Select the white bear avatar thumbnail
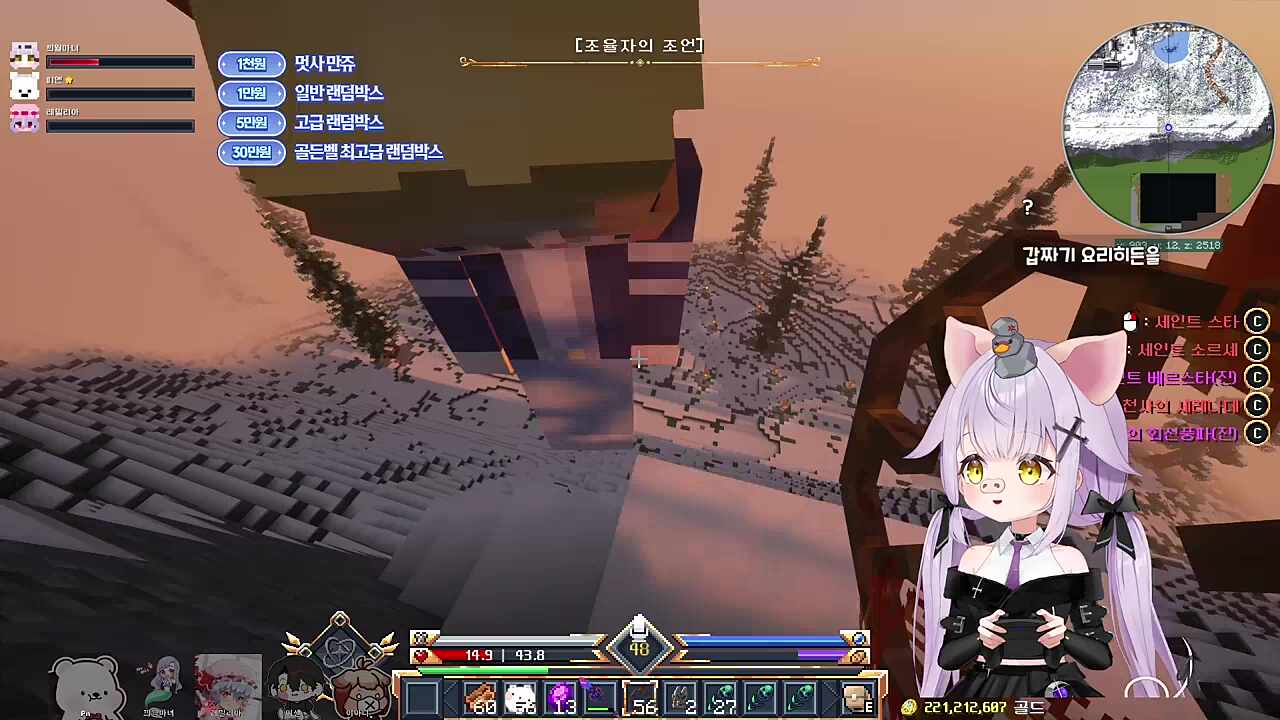Image resolution: width=1280 pixels, height=720 pixels. [x=88, y=686]
